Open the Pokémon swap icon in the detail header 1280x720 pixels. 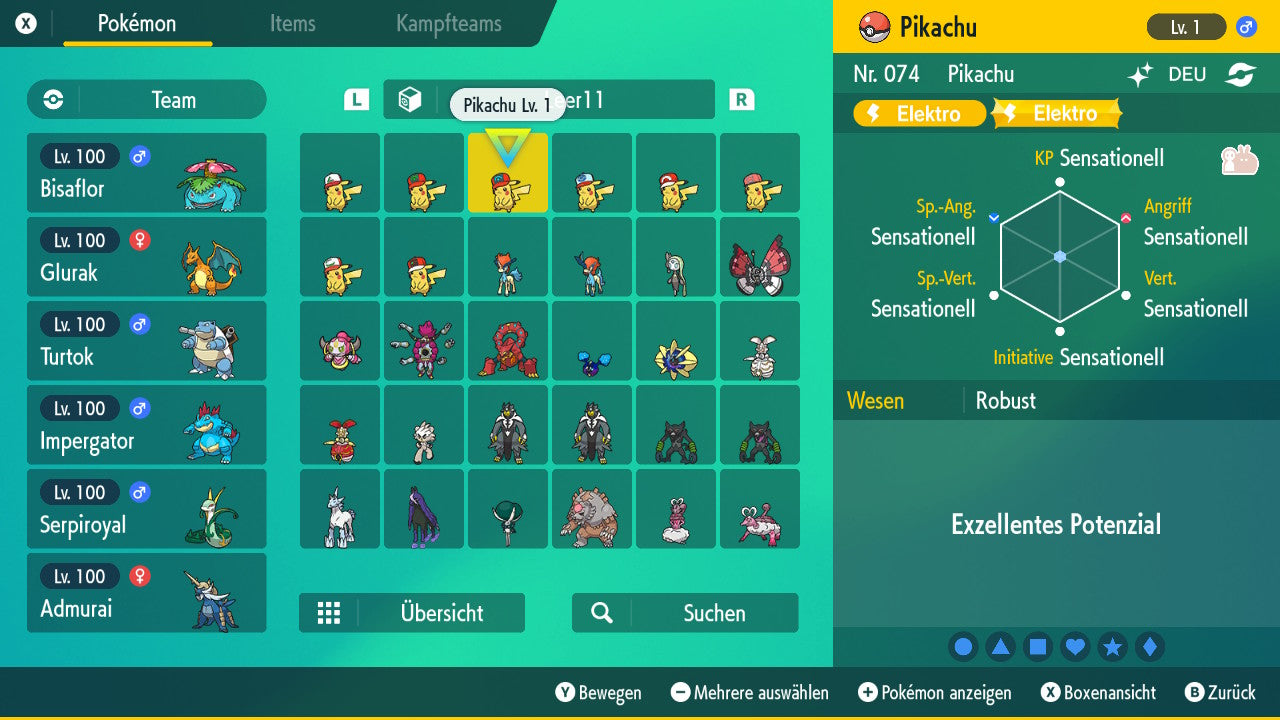[1241, 74]
